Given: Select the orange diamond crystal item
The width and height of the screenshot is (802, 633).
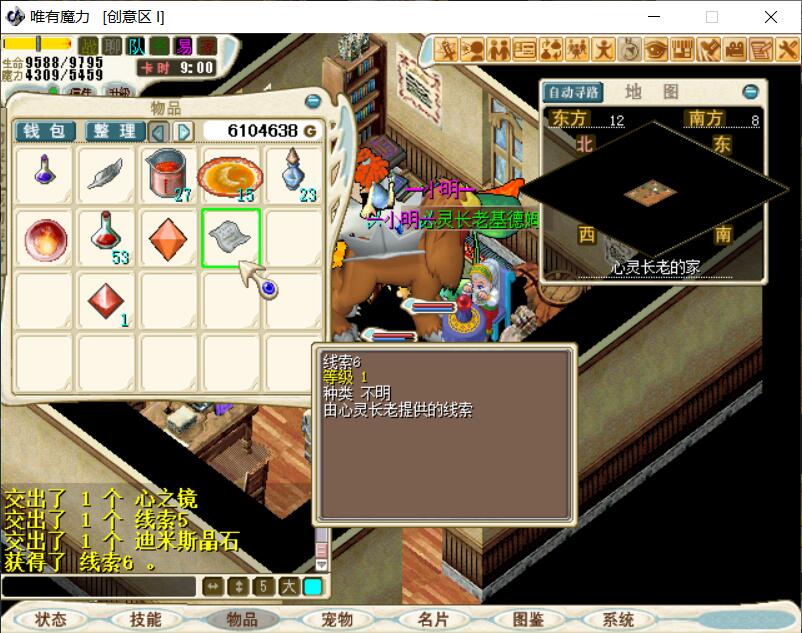Looking at the screenshot, I should point(168,238).
